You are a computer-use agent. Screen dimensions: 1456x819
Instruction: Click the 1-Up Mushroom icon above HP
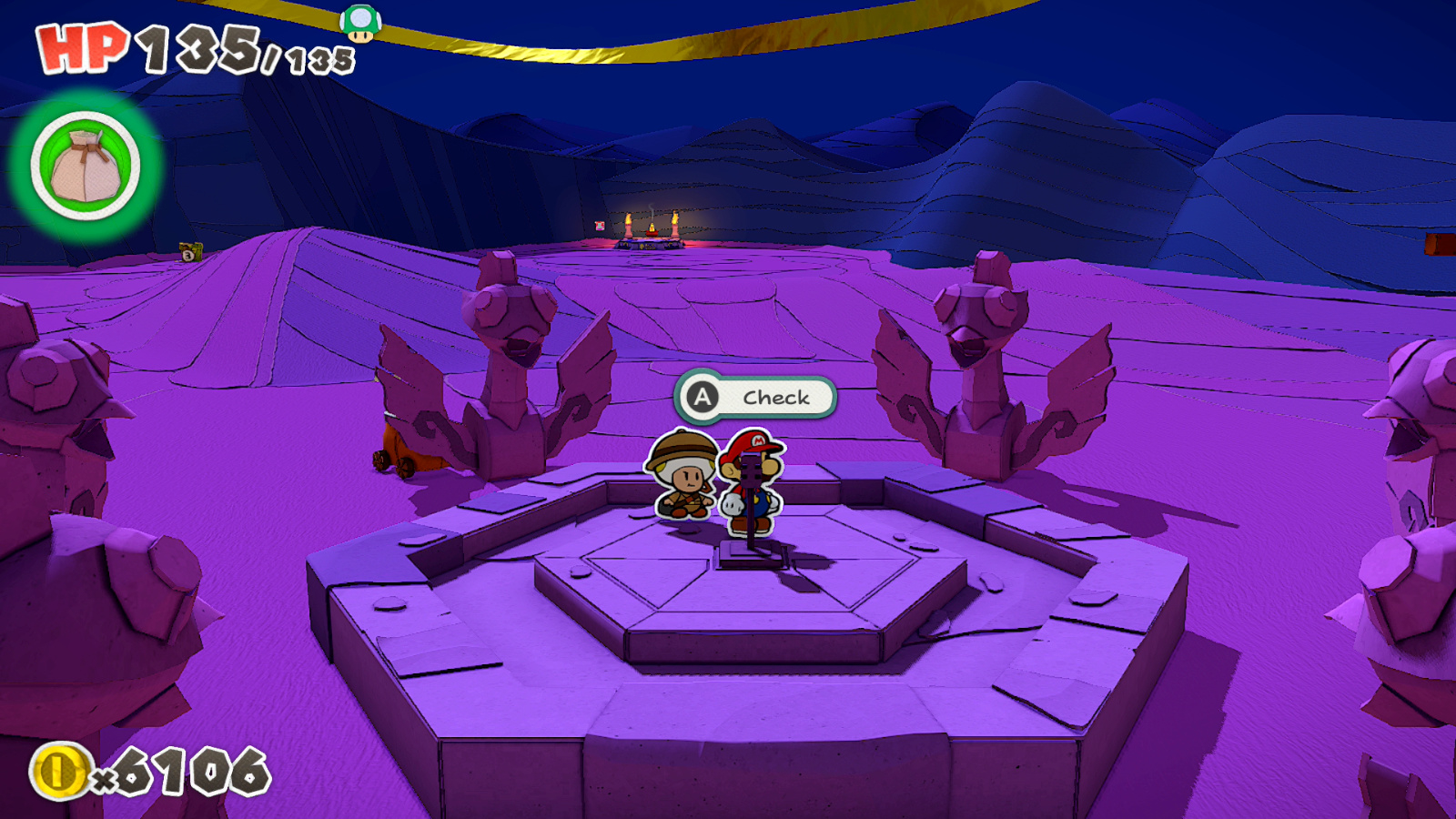360,24
